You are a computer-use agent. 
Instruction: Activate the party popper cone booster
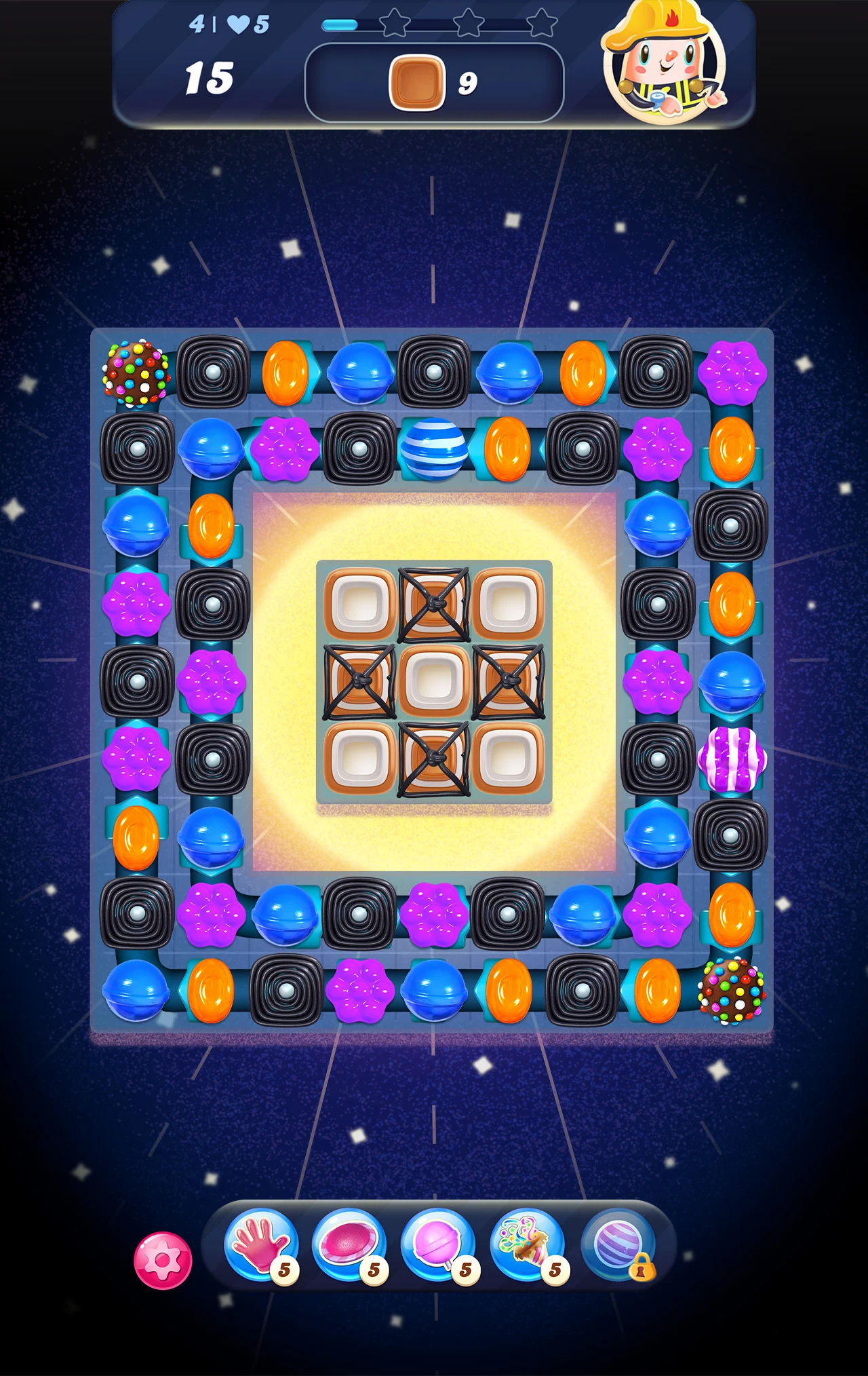click(x=527, y=1245)
